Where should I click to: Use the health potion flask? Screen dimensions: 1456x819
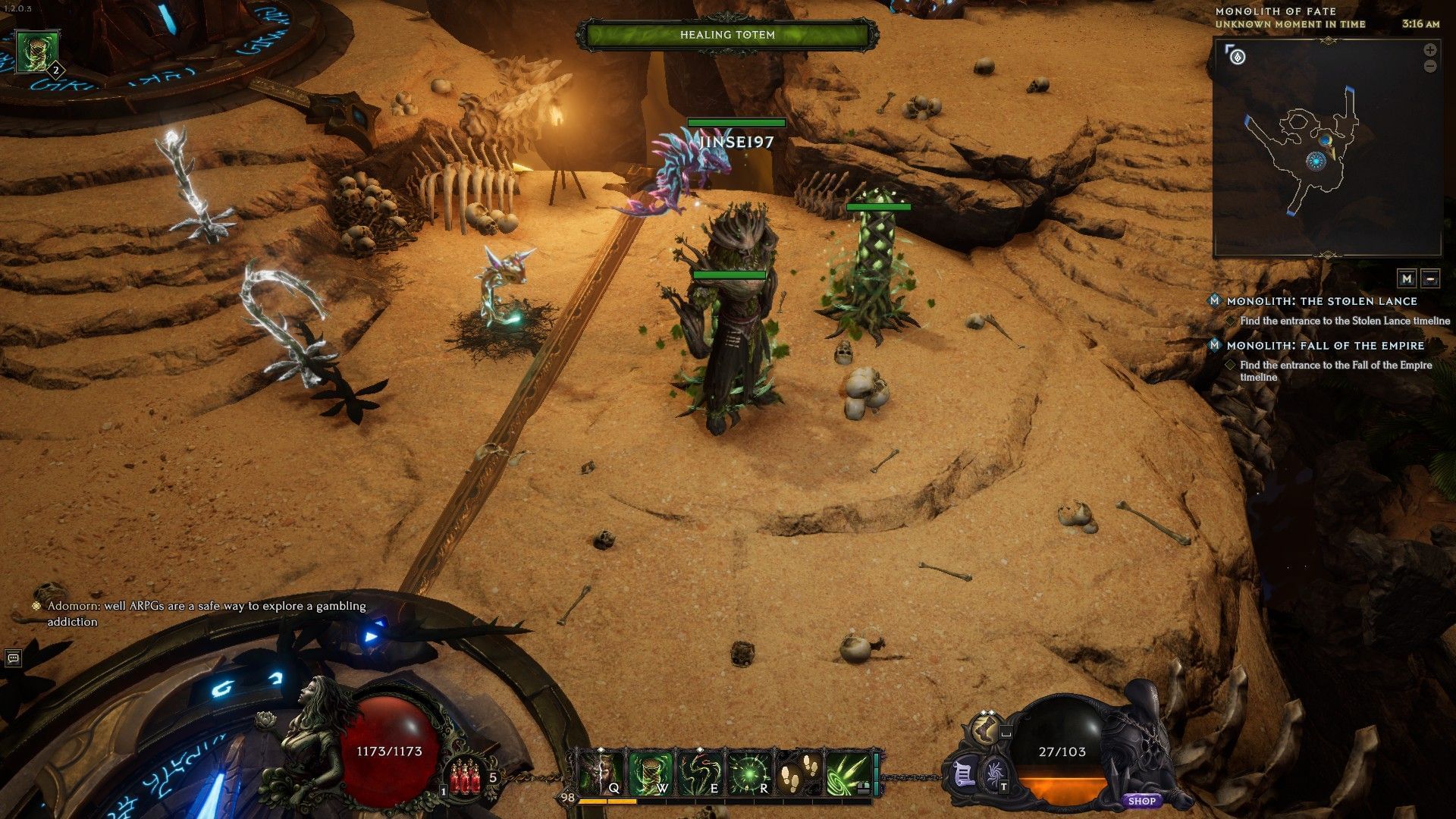point(465,779)
